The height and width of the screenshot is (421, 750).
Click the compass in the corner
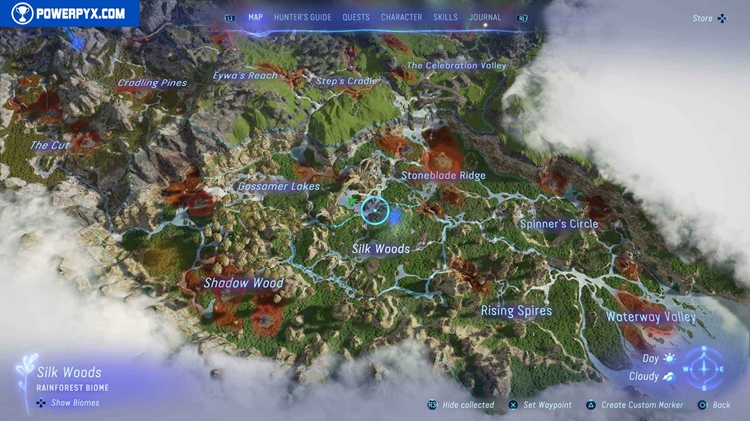pyautogui.click(x=705, y=368)
